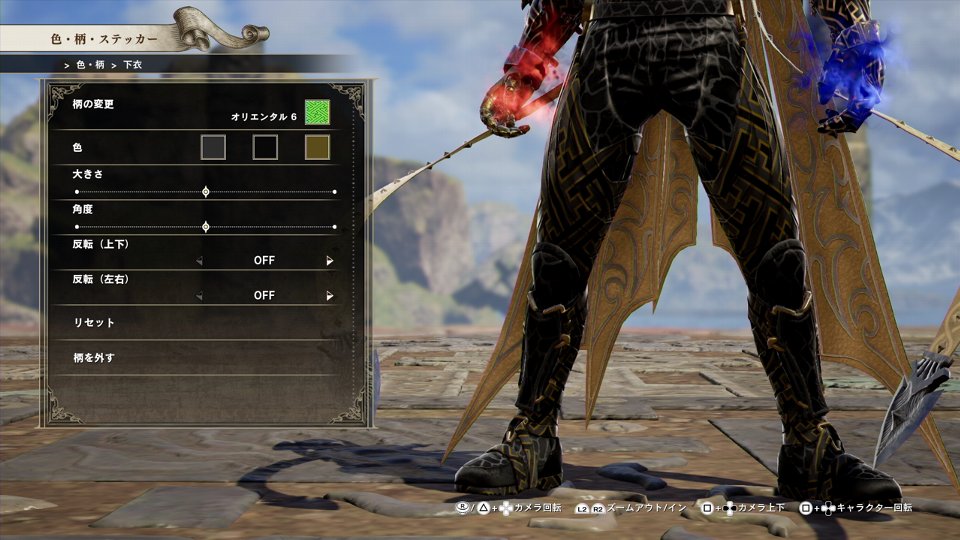Click right arrow for 反転(左右) flip
This screenshot has width=960, height=540.
pyautogui.click(x=329, y=296)
